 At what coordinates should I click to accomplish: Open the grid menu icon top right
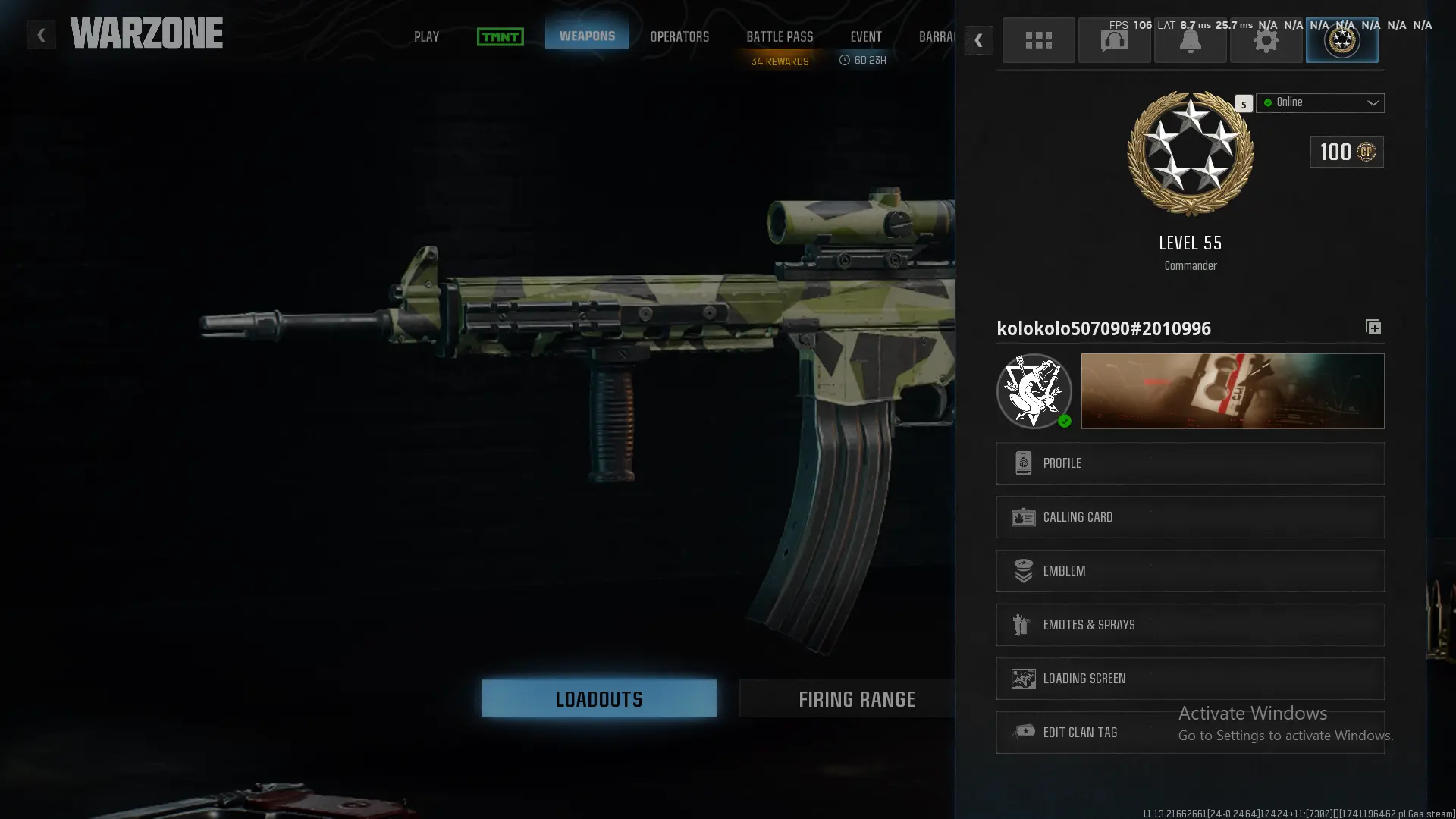pyautogui.click(x=1038, y=40)
